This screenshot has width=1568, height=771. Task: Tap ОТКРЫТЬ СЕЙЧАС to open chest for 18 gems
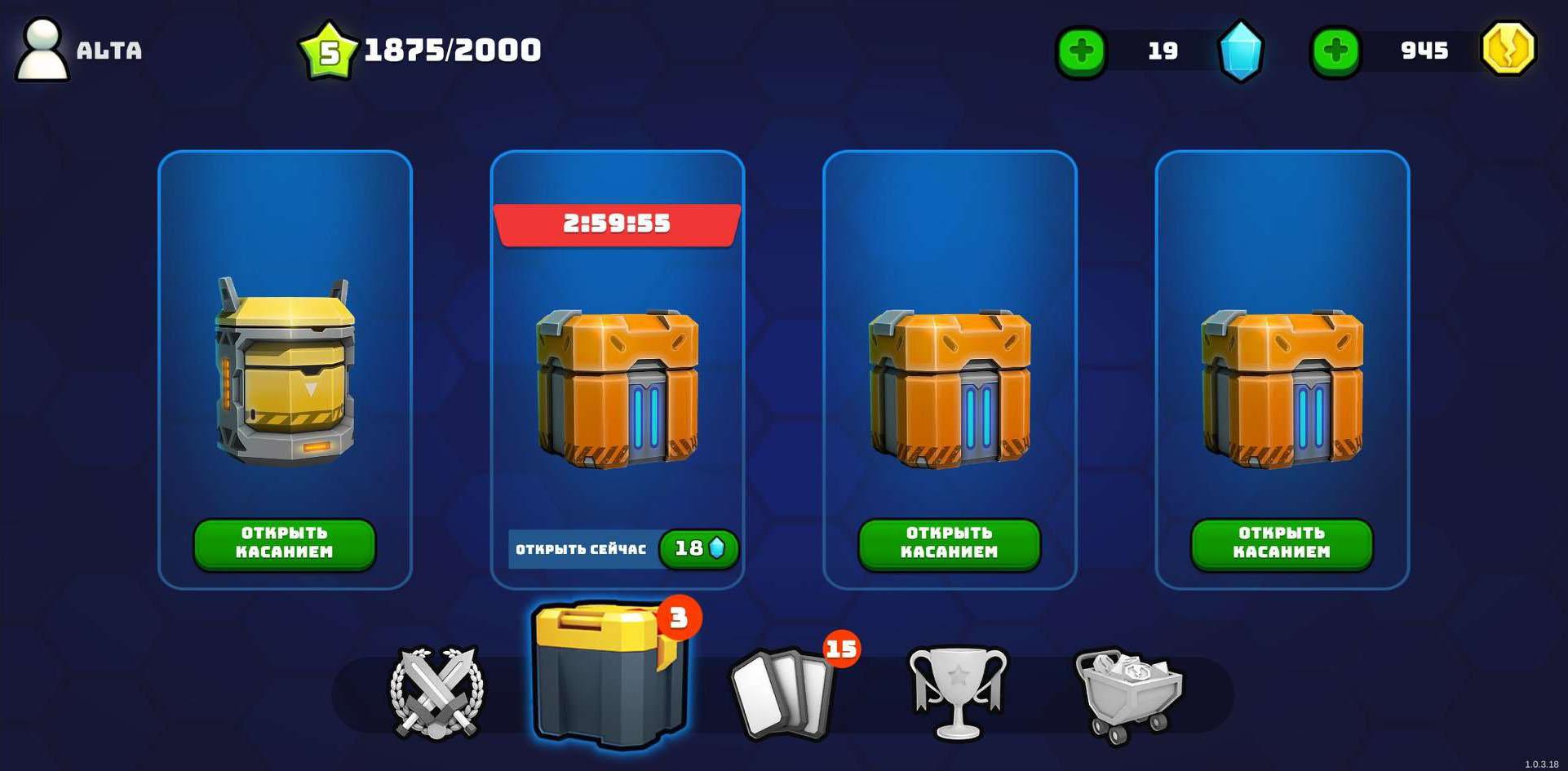tap(581, 549)
